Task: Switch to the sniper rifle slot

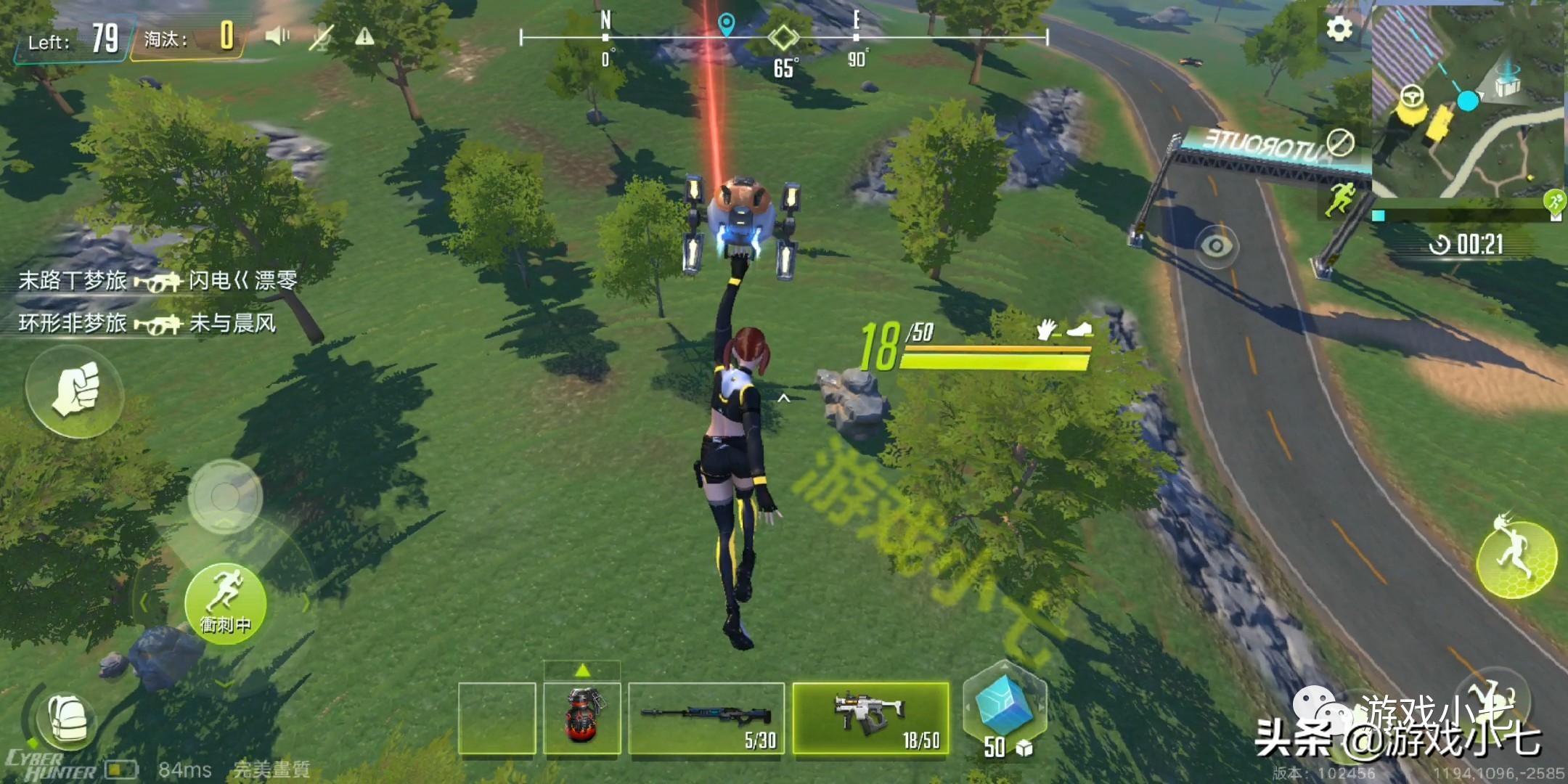Action: click(706, 718)
